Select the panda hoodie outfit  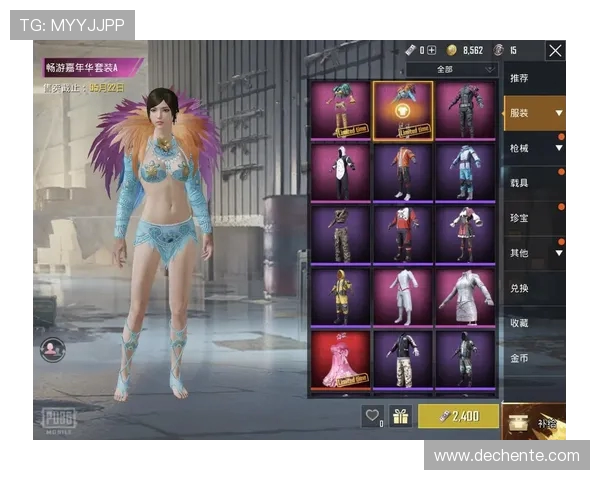click(x=340, y=172)
